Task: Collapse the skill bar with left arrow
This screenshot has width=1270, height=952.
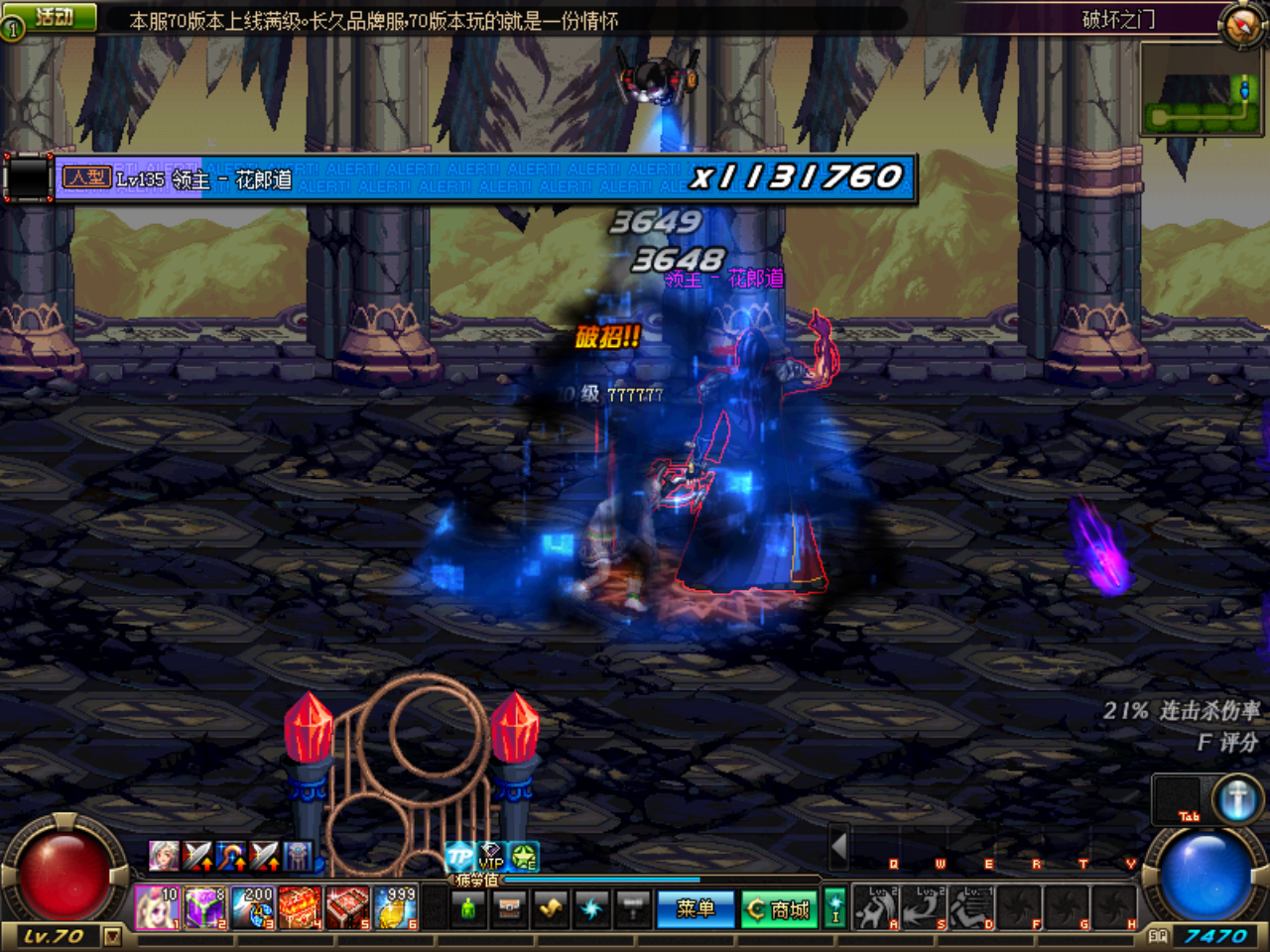Action: [836, 847]
